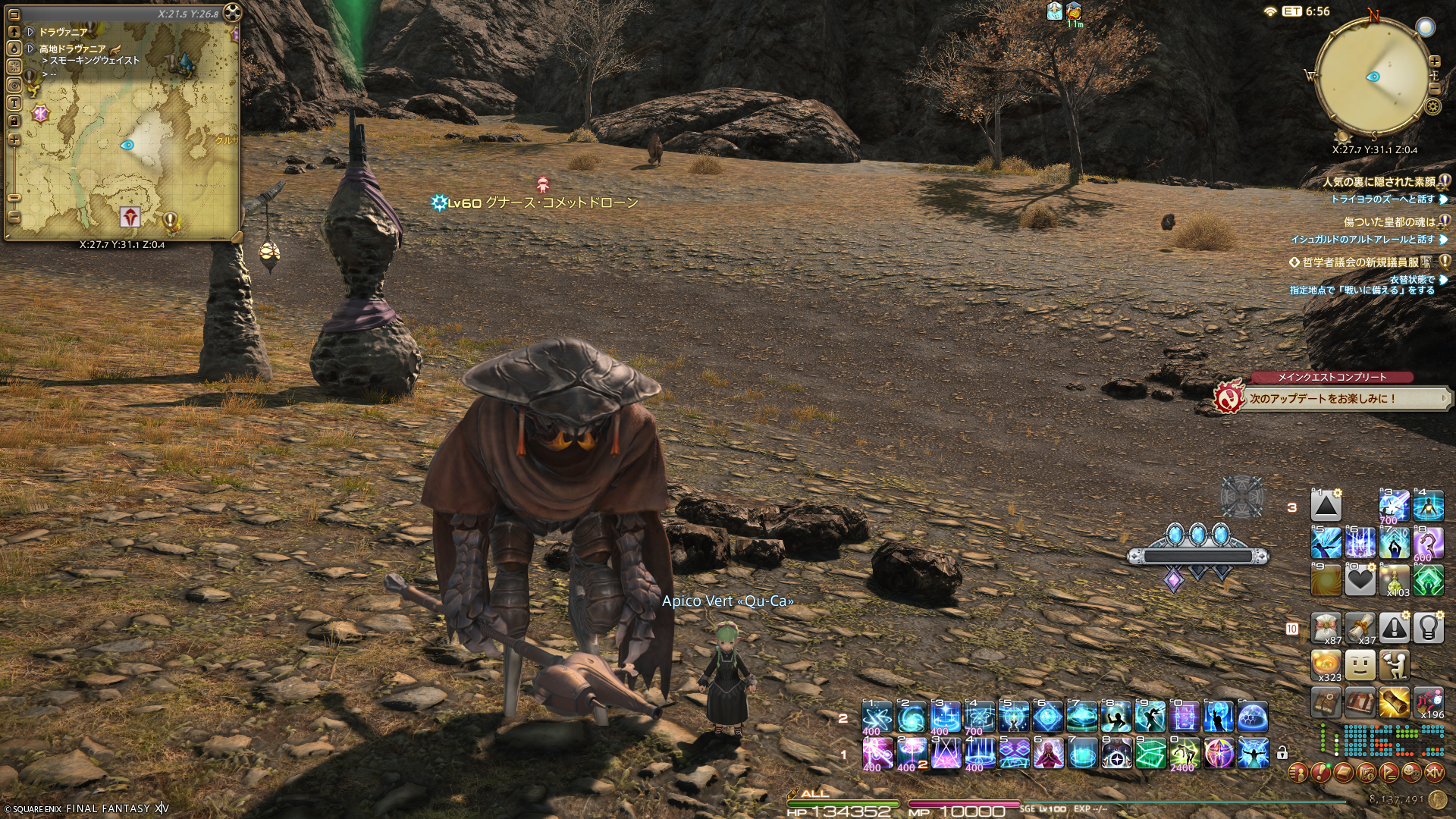
Task: Zoom in on the map window
Action: tap(14, 140)
